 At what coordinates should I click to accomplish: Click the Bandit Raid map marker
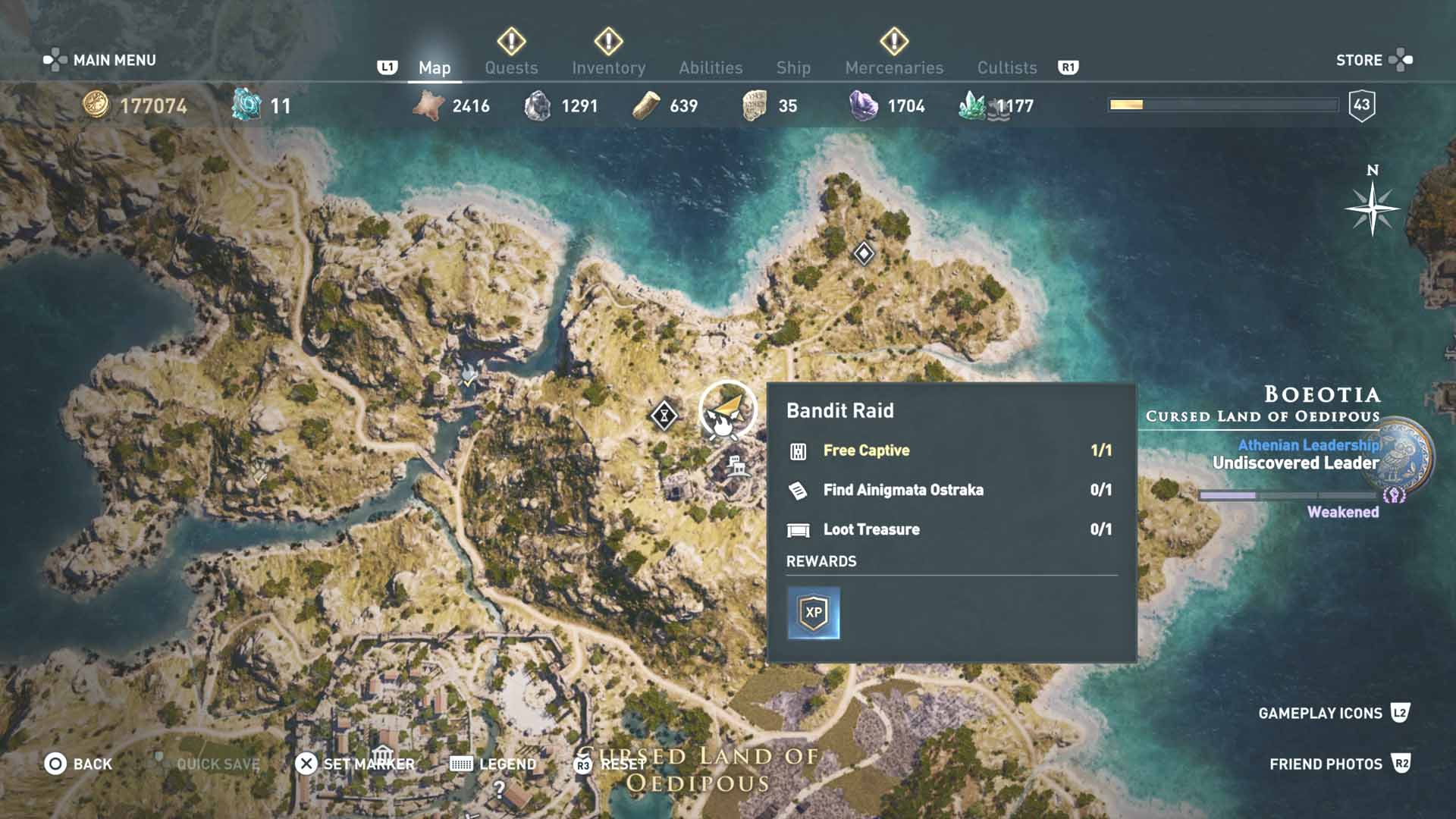pyautogui.click(x=726, y=410)
